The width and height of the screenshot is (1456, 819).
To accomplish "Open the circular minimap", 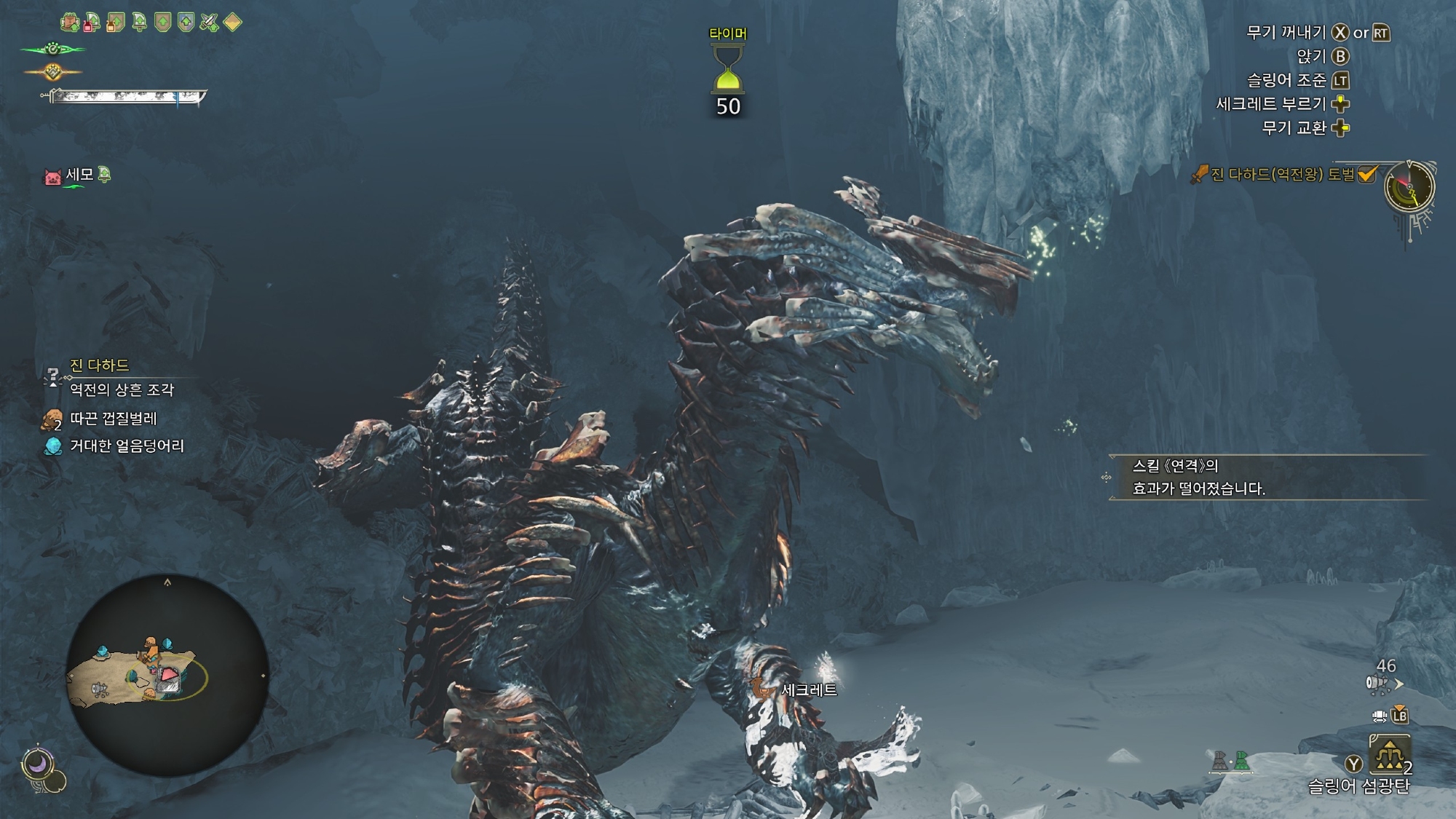I will [167, 675].
